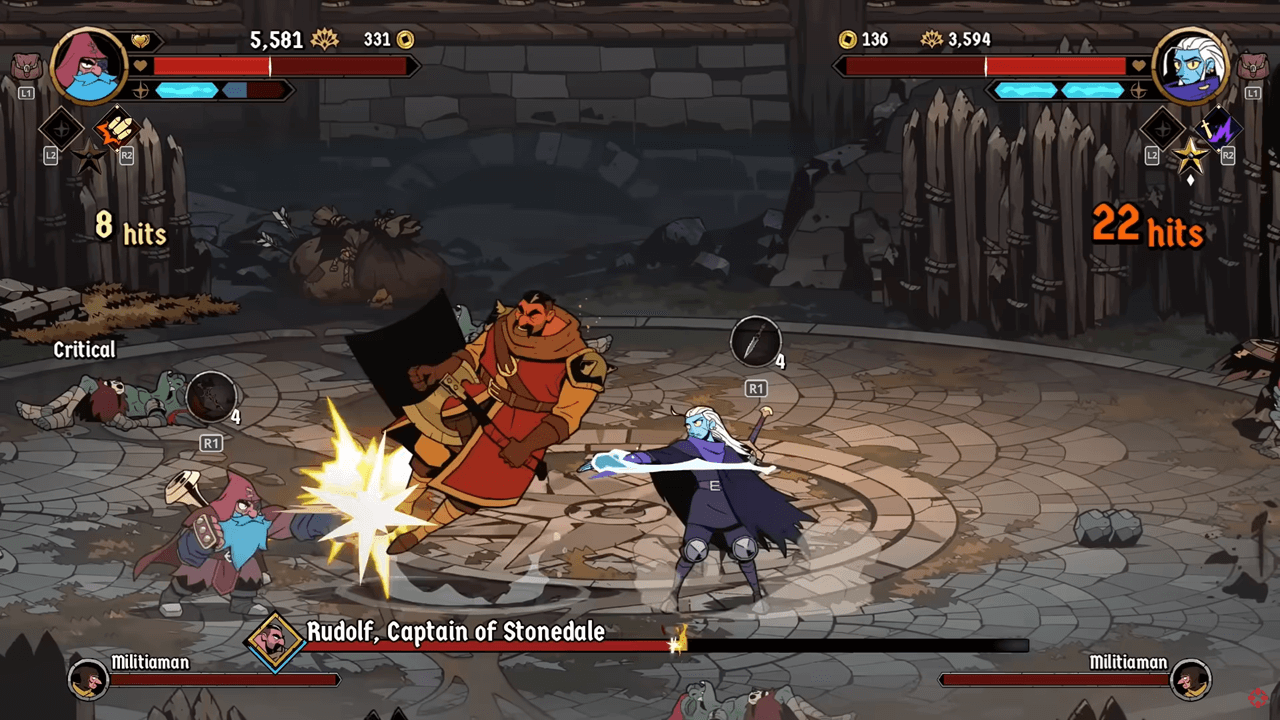Click the right player's empty compass ability diamond
Viewport: 1280px width, 720px height.
1162,129
